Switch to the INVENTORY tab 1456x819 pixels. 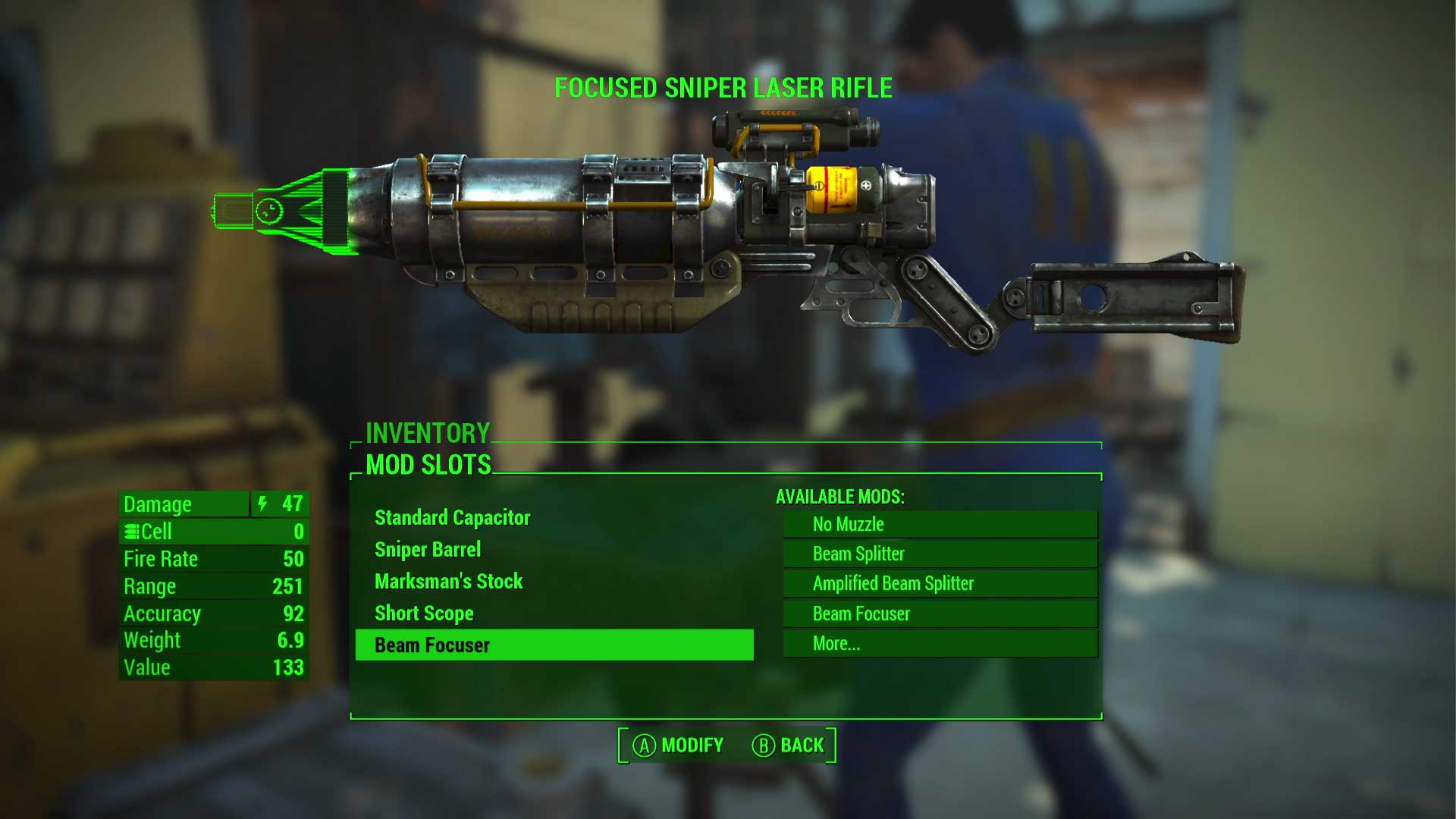pyautogui.click(x=427, y=434)
